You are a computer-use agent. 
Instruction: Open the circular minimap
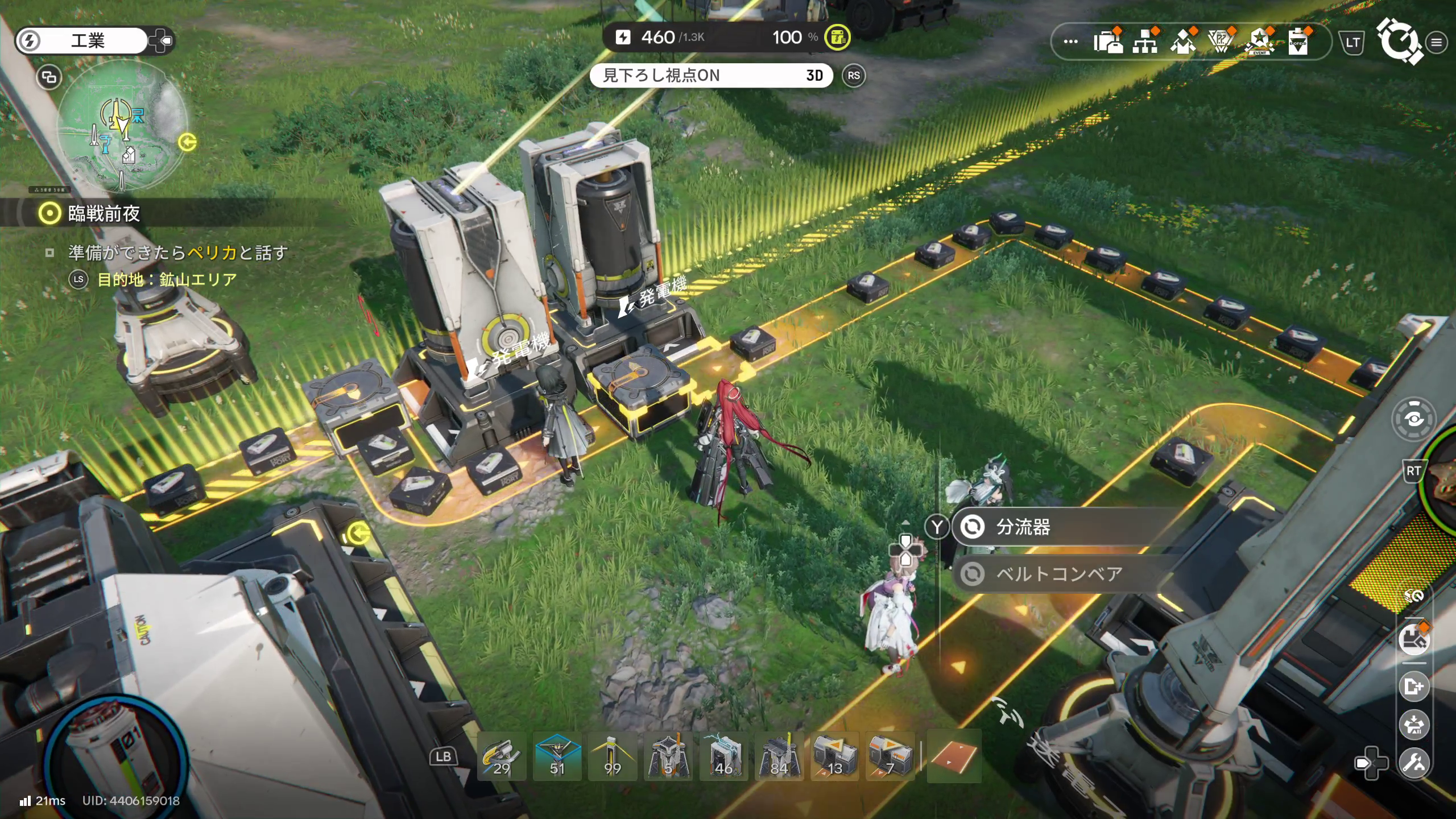tap(122, 126)
